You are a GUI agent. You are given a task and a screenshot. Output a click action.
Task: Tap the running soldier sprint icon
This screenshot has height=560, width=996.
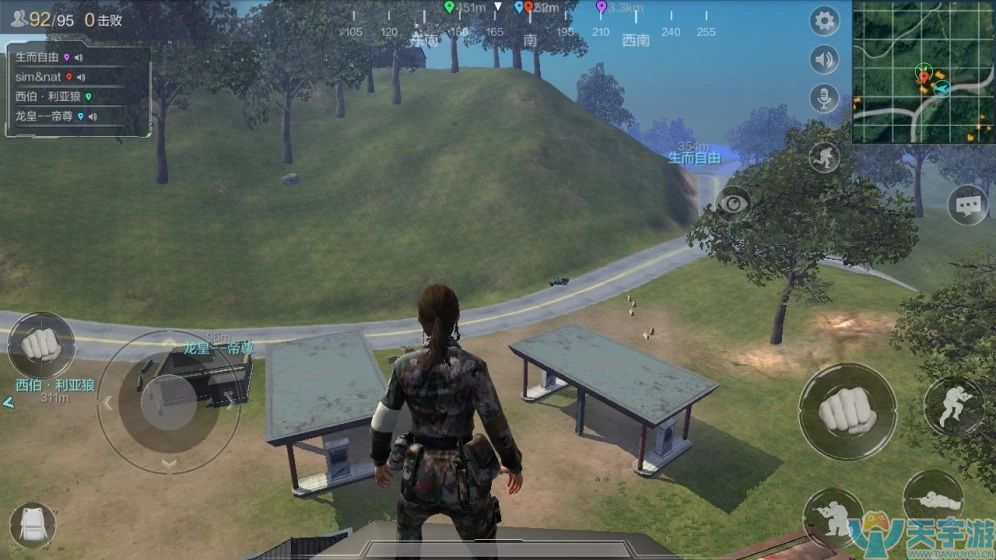click(824, 156)
